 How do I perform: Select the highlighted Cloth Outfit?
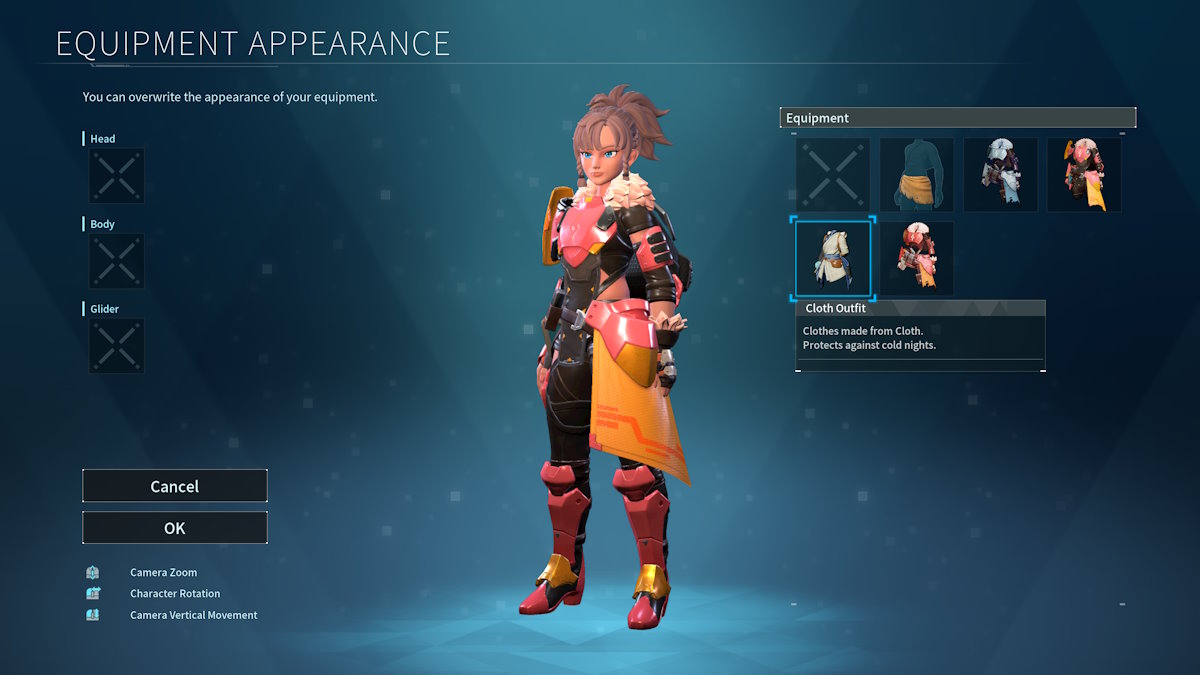pyautogui.click(x=833, y=258)
